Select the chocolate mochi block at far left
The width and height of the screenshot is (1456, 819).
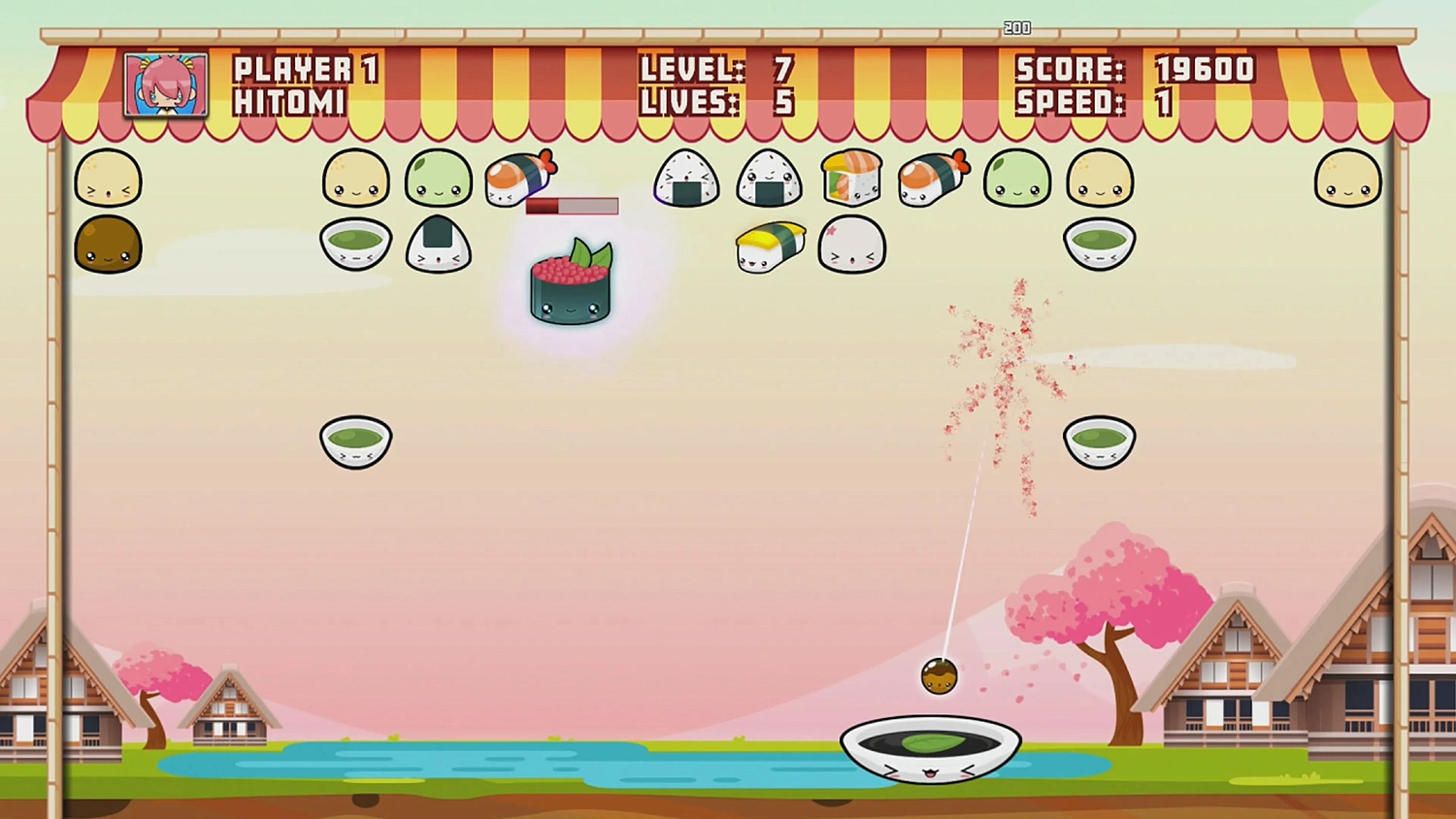(108, 245)
